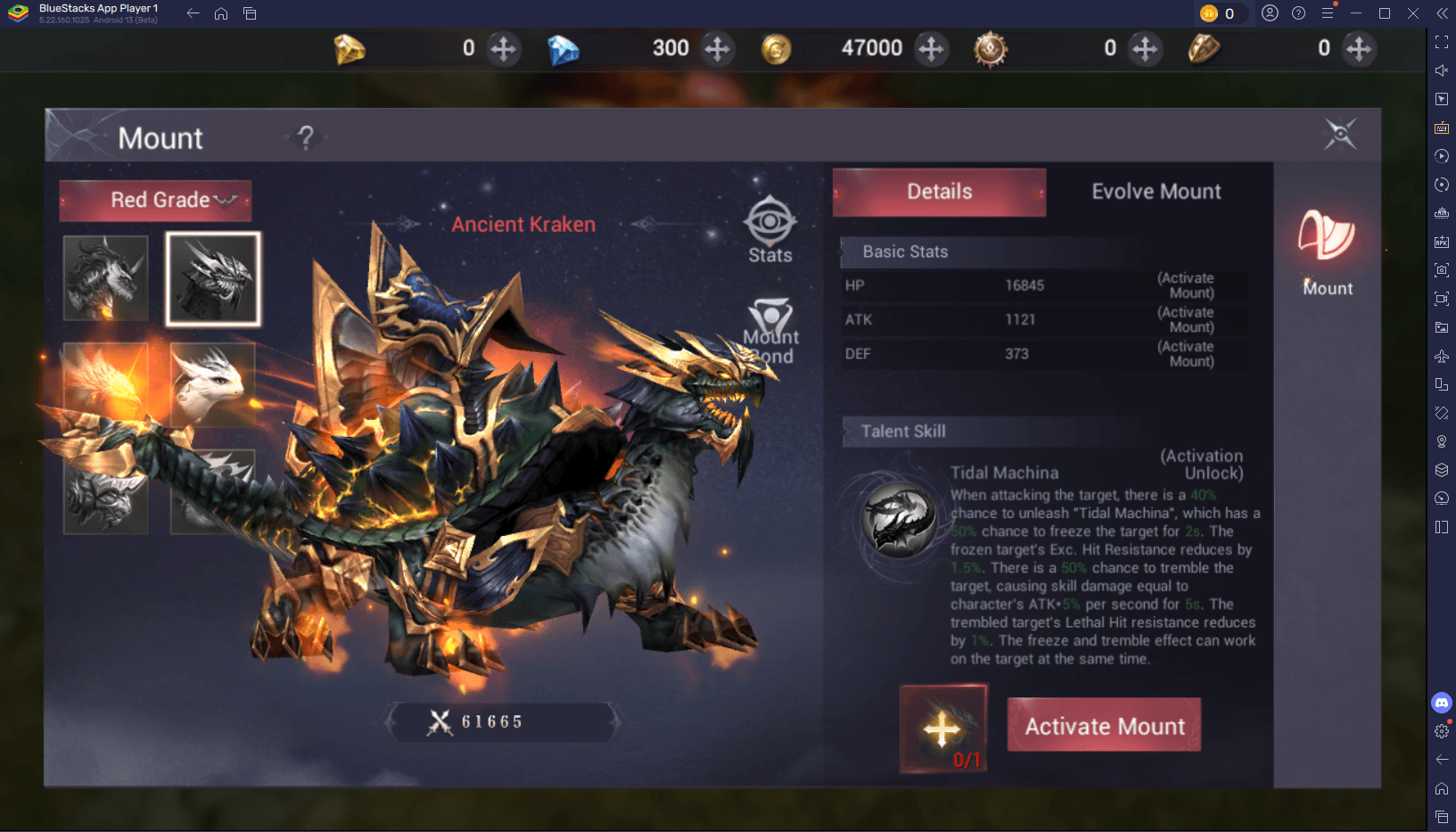Open the Mount Bond panel

(771, 332)
